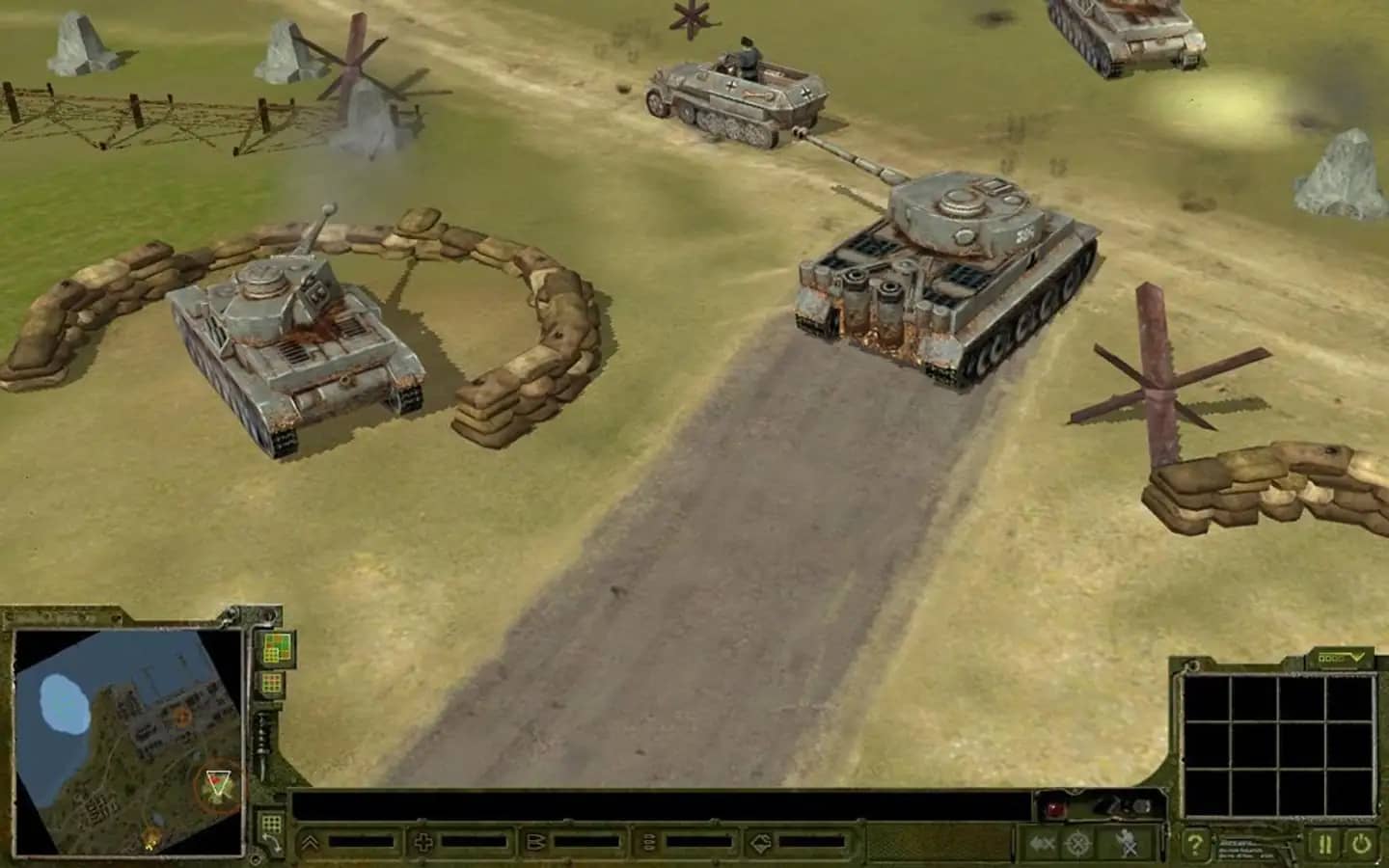Image resolution: width=1389 pixels, height=868 pixels.
Task: Click the curved return arrow icon under the minimap
Action: (272, 842)
